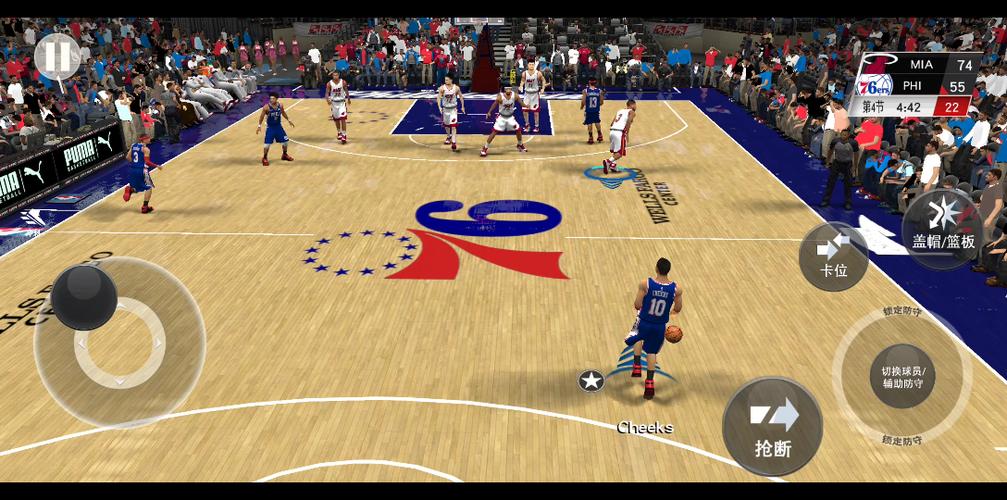Hit the 盖帽/篮板 block/rebound button
1007x500 pixels.
[943, 228]
